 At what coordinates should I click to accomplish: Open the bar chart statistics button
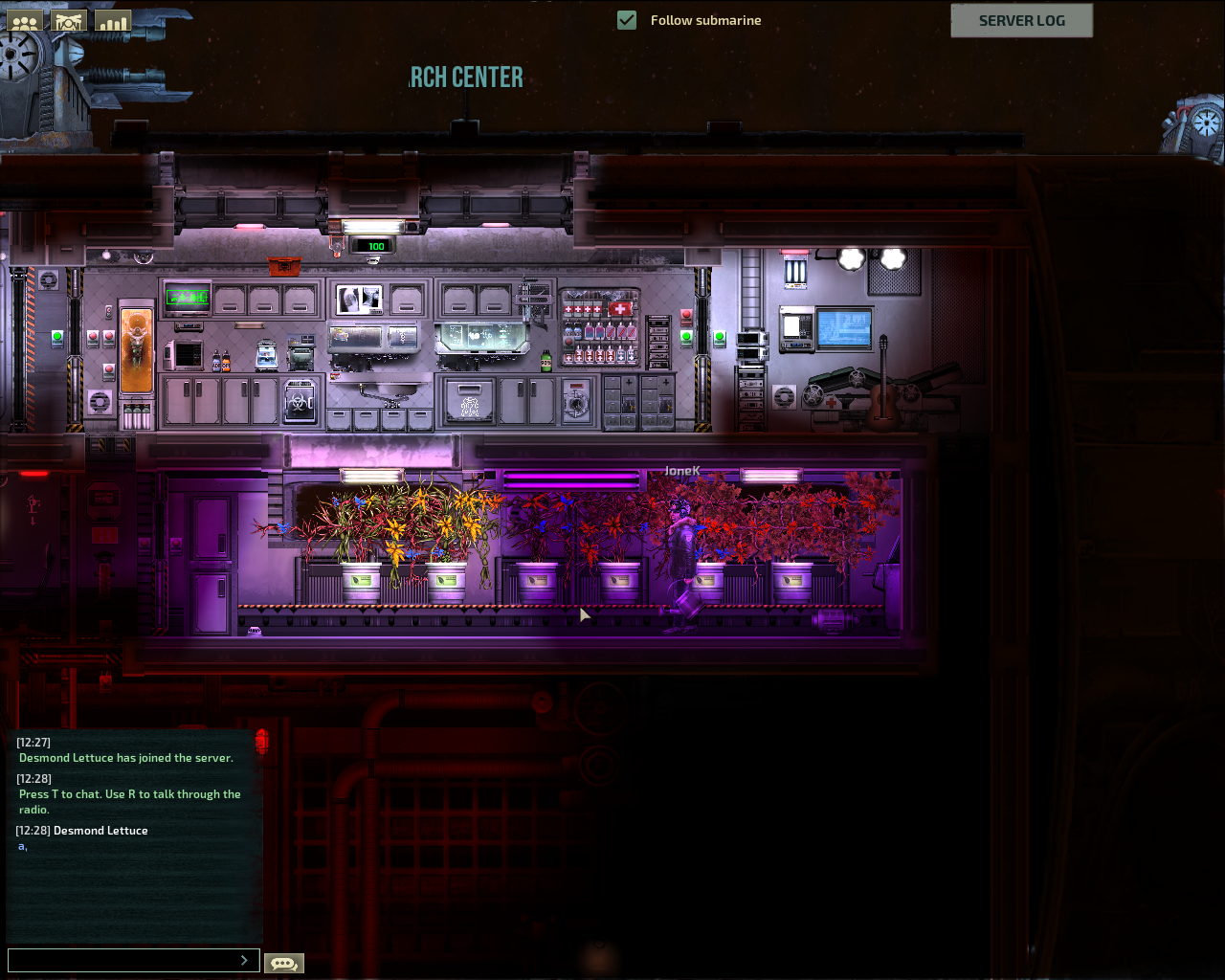(x=113, y=21)
